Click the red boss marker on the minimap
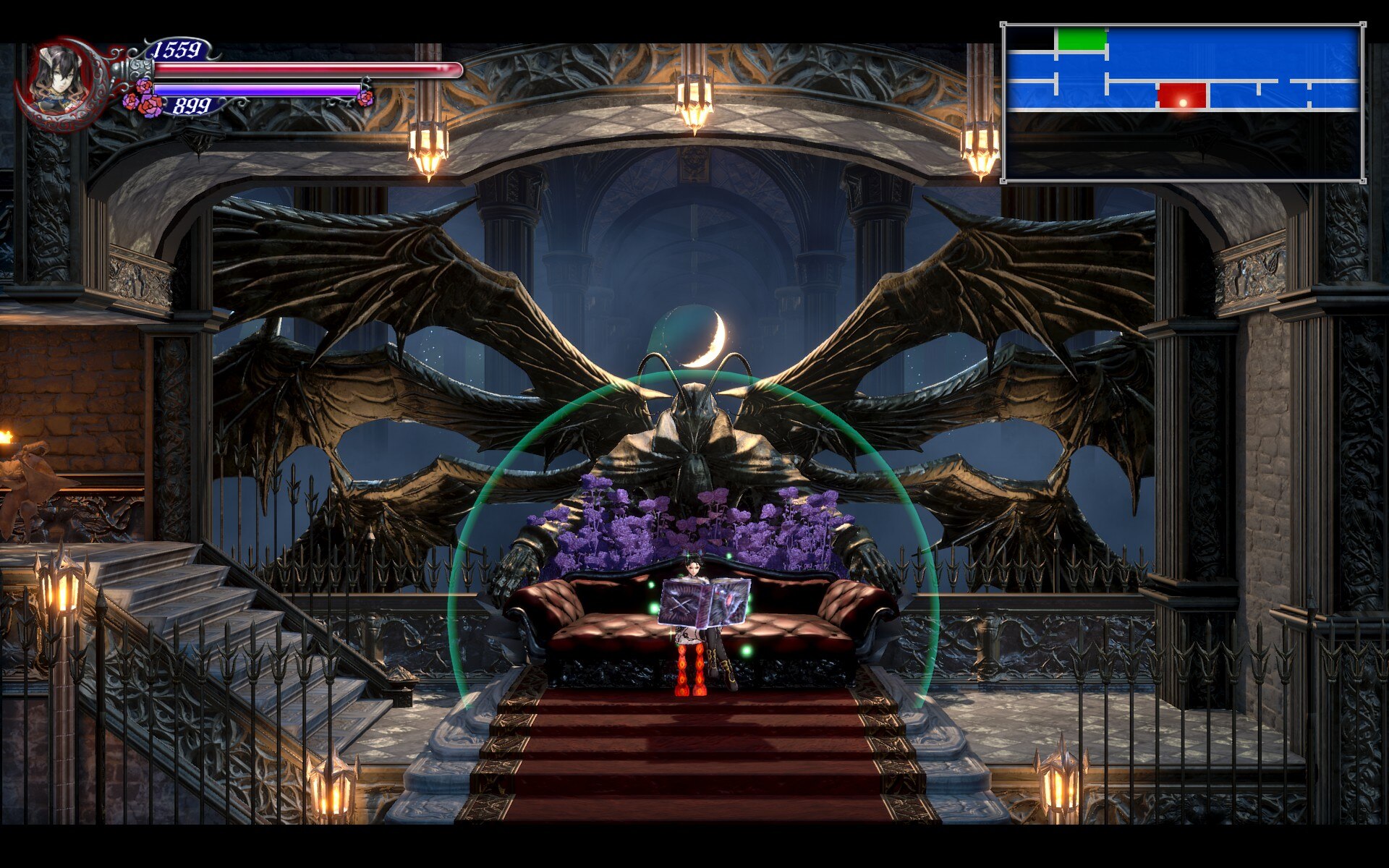Image resolution: width=1389 pixels, height=868 pixels. pos(1181,96)
